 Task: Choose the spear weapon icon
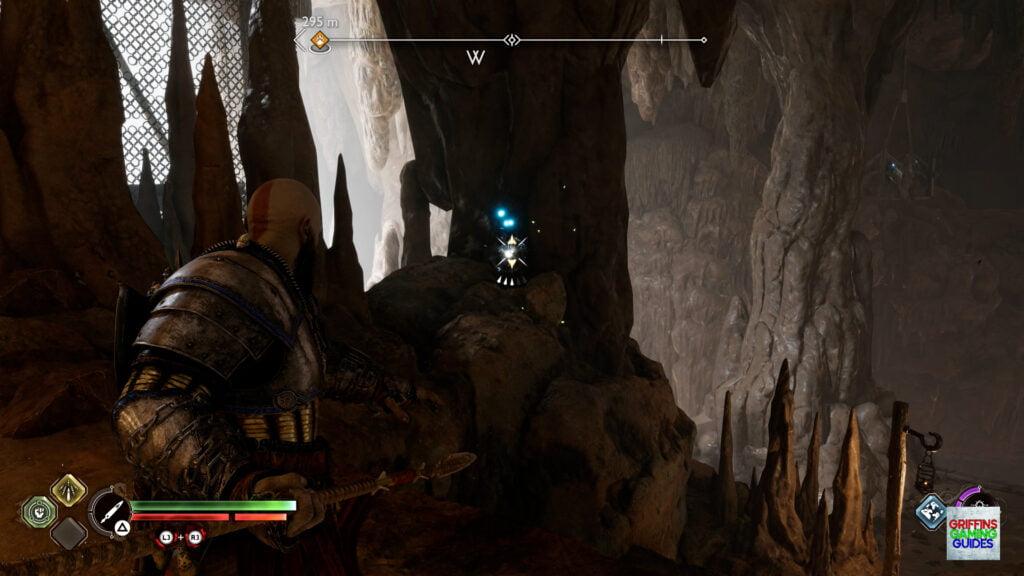pyautogui.click(x=109, y=509)
